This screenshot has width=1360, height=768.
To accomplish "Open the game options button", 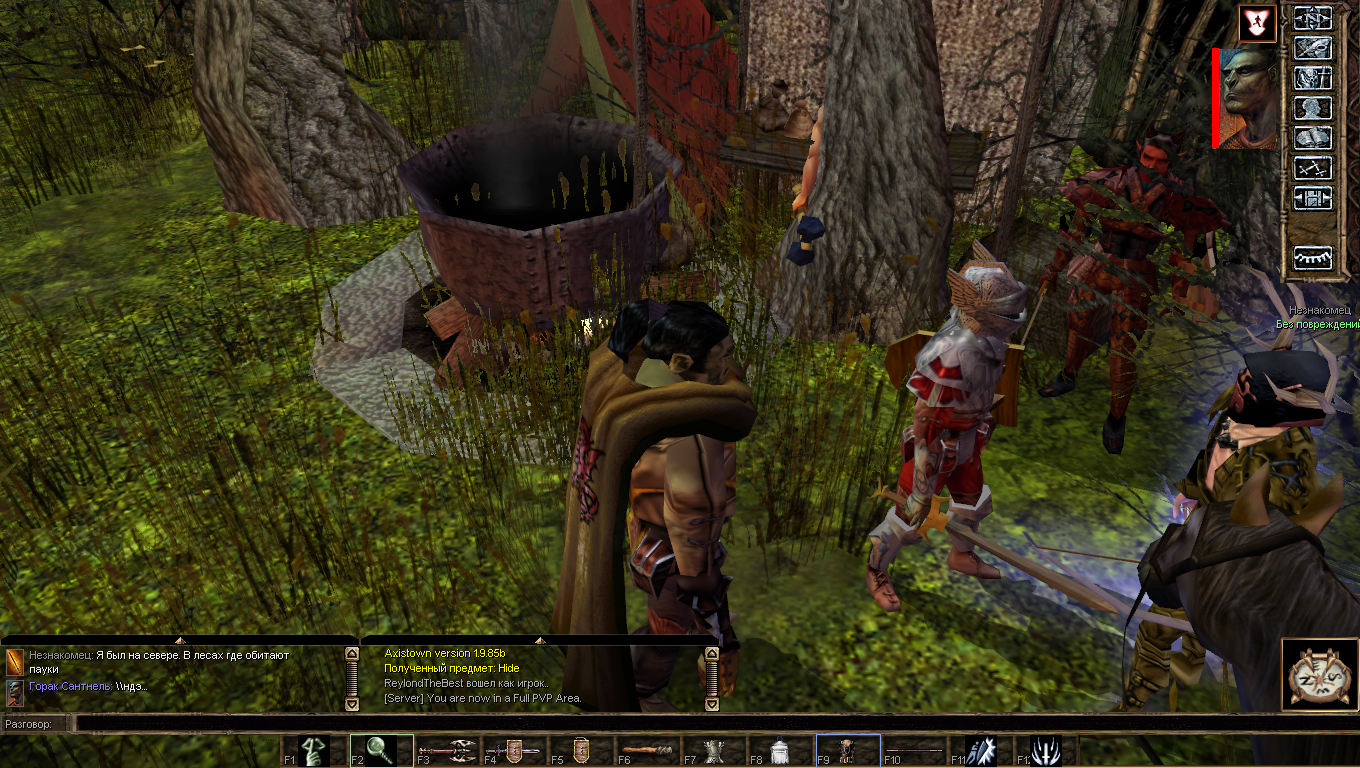I will [x=1313, y=198].
